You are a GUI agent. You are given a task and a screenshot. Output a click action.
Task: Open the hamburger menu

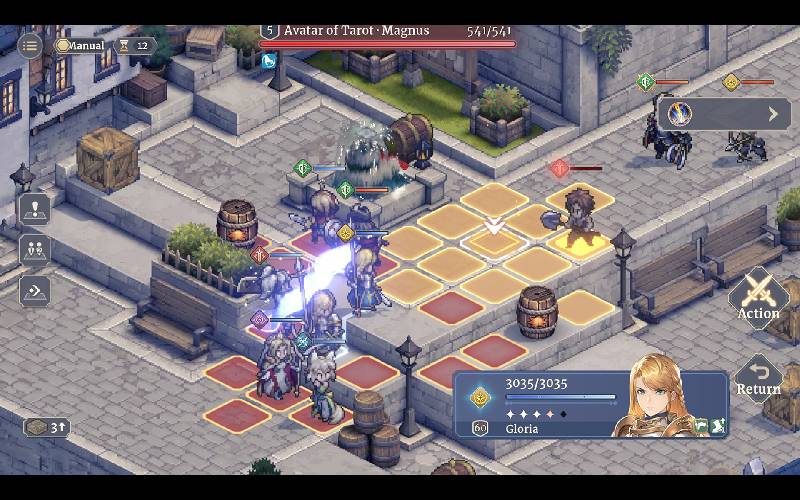pos(30,45)
